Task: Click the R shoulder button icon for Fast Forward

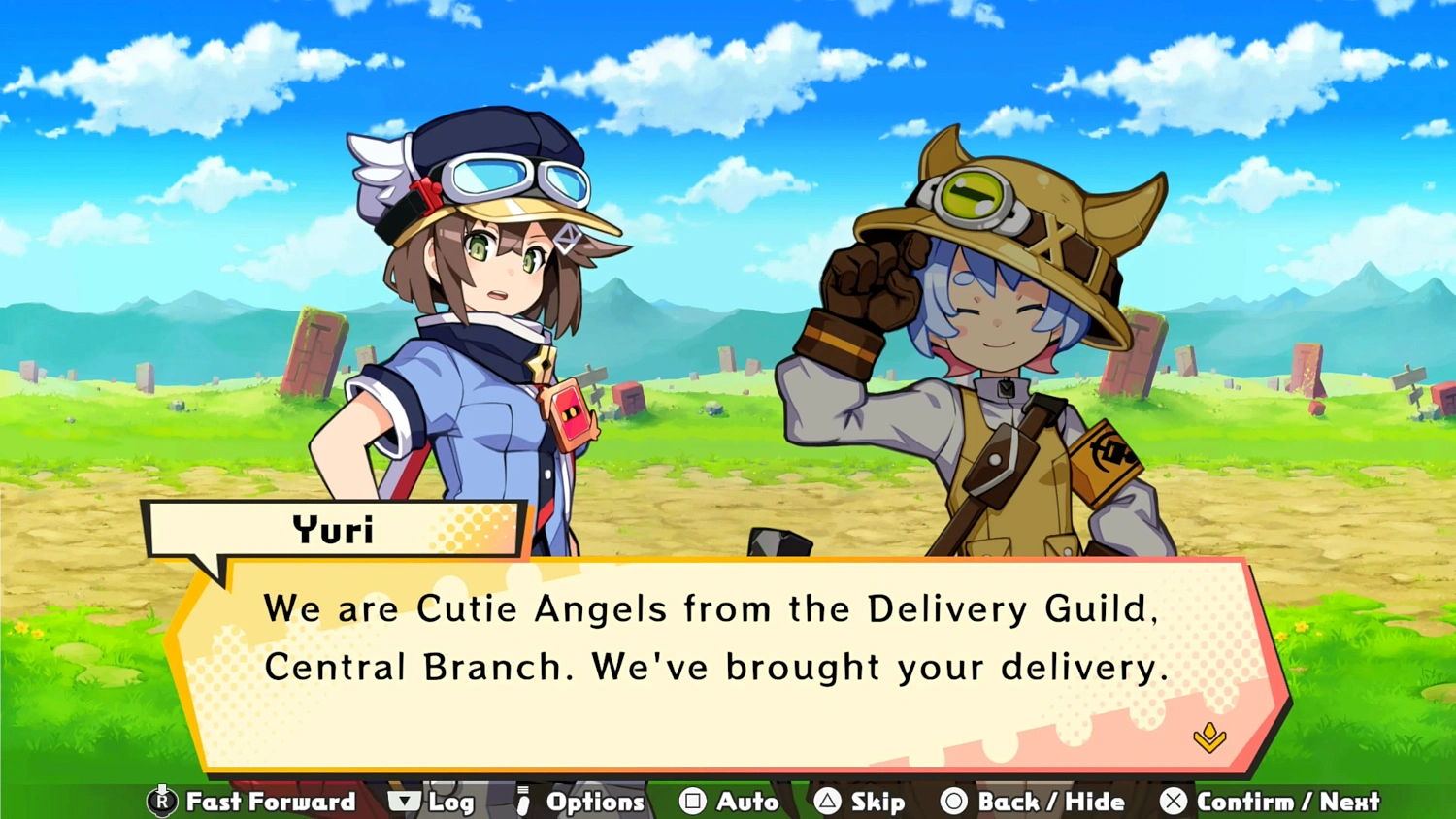Action: coord(162,802)
